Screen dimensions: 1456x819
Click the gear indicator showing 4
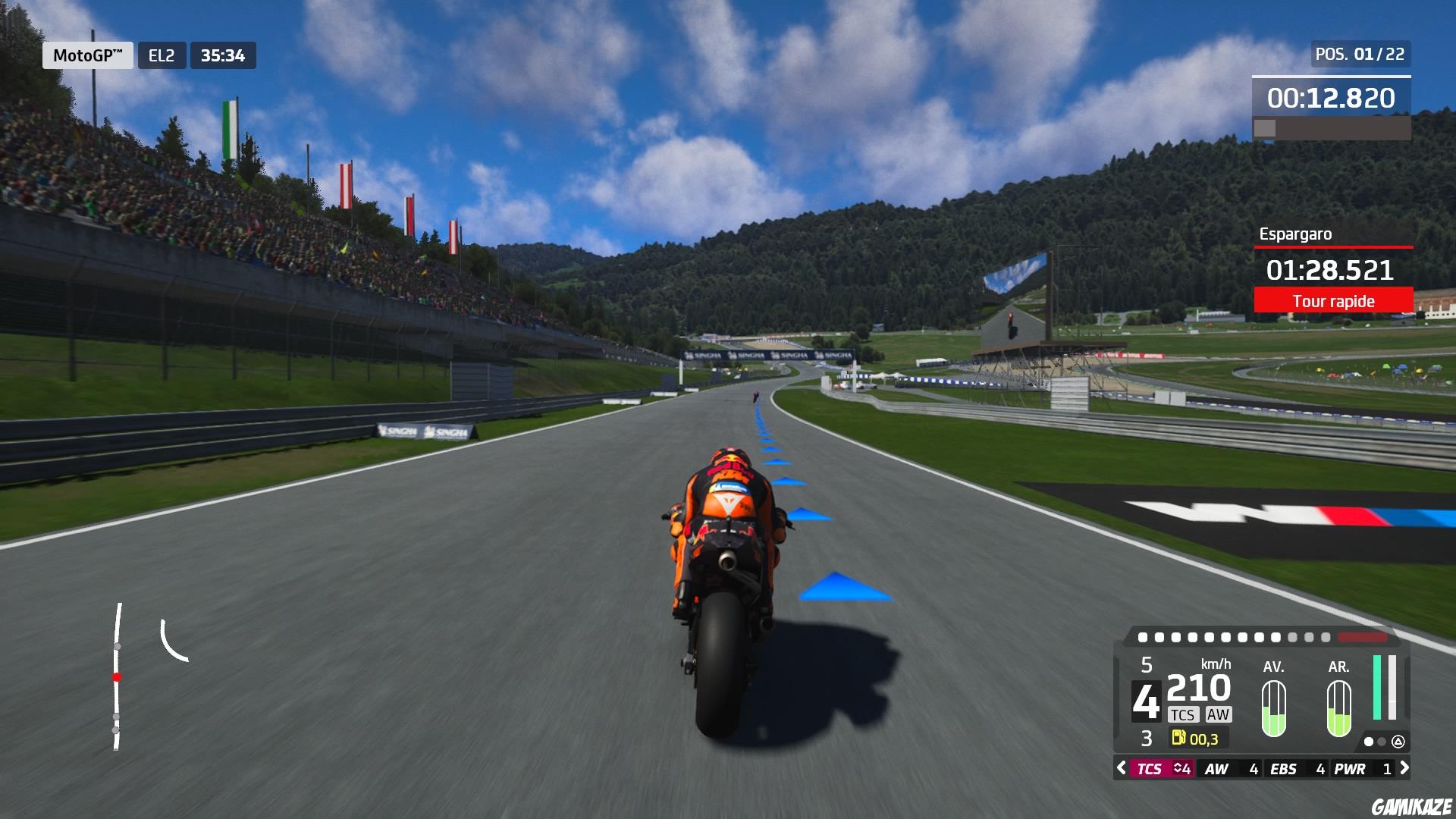[1147, 701]
